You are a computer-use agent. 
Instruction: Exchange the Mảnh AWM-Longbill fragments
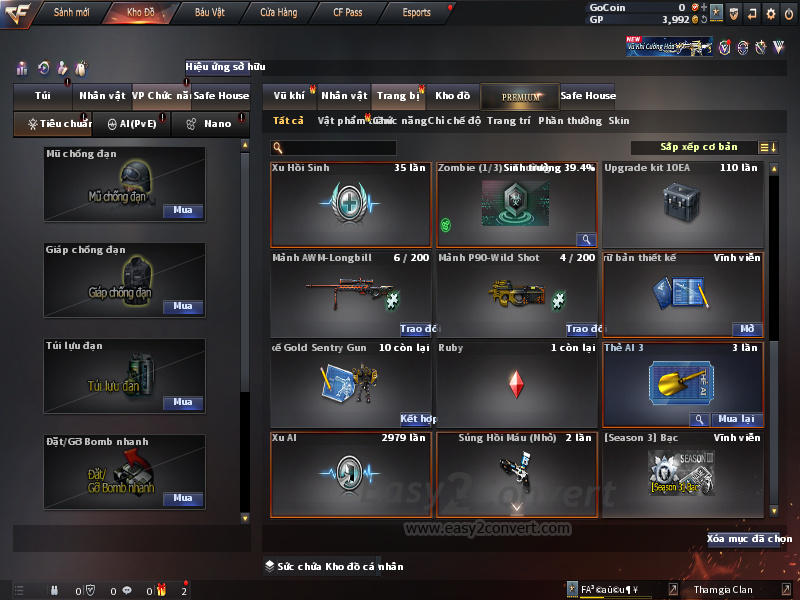[419, 329]
